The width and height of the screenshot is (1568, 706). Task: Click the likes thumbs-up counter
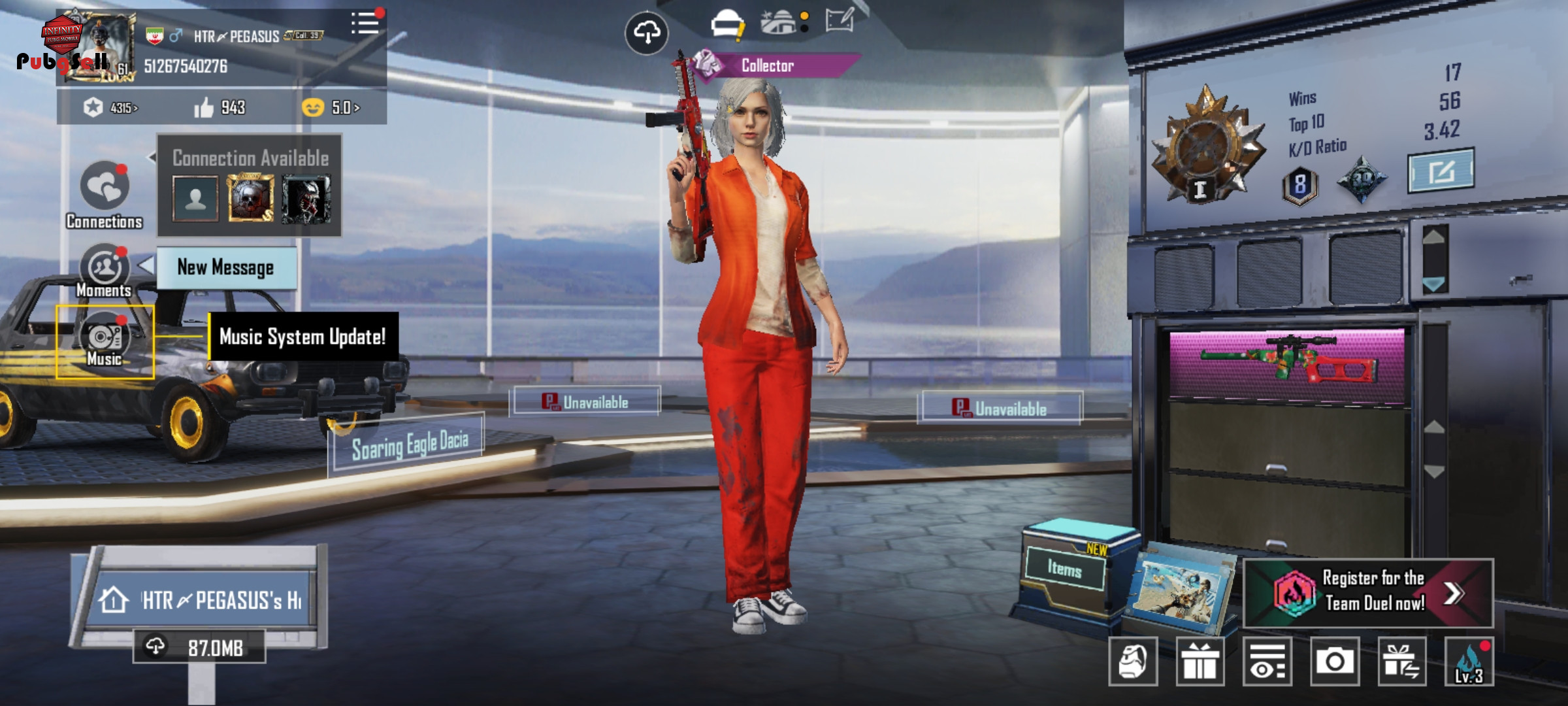point(220,107)
